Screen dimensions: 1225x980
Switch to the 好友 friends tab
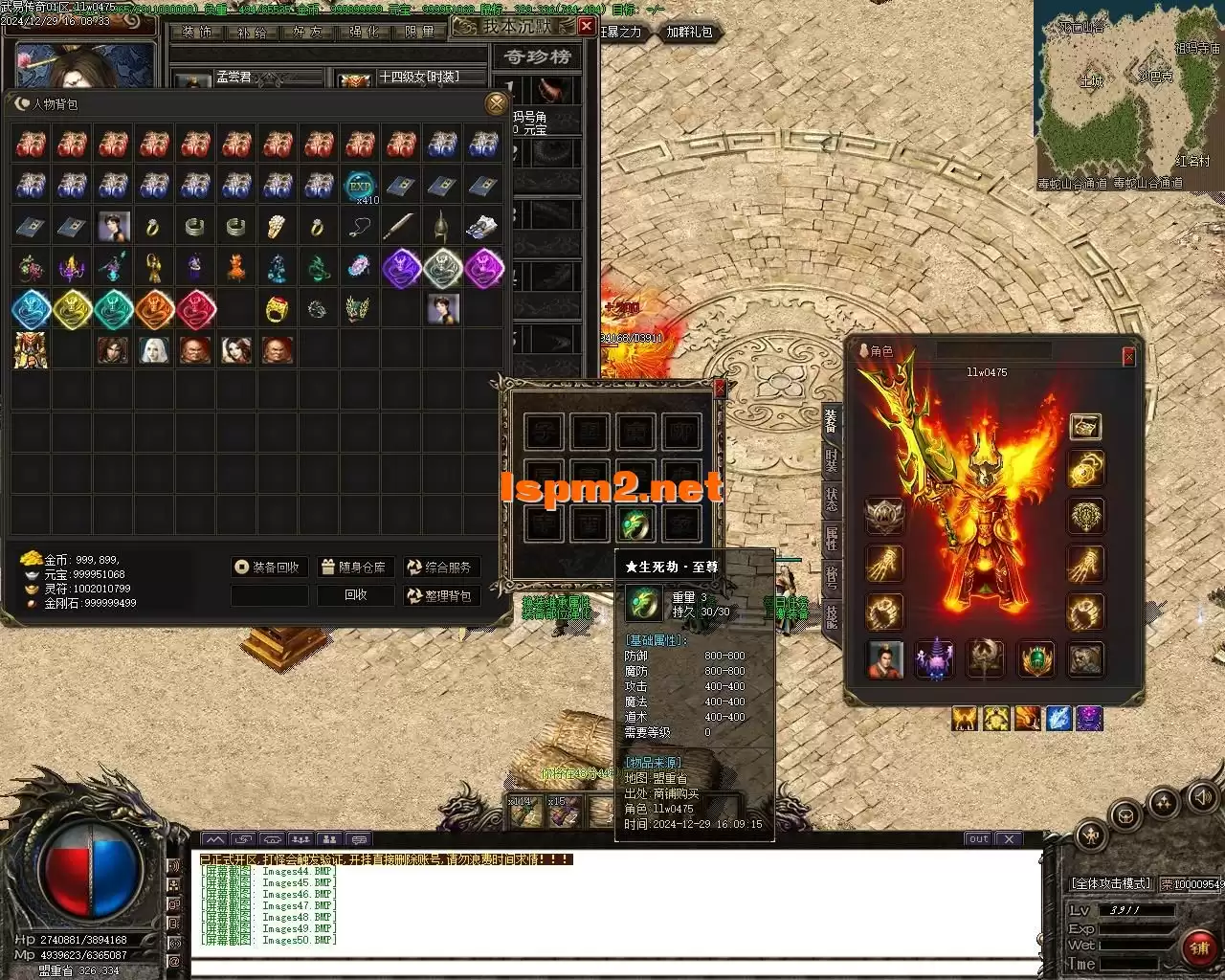(307, 32)
